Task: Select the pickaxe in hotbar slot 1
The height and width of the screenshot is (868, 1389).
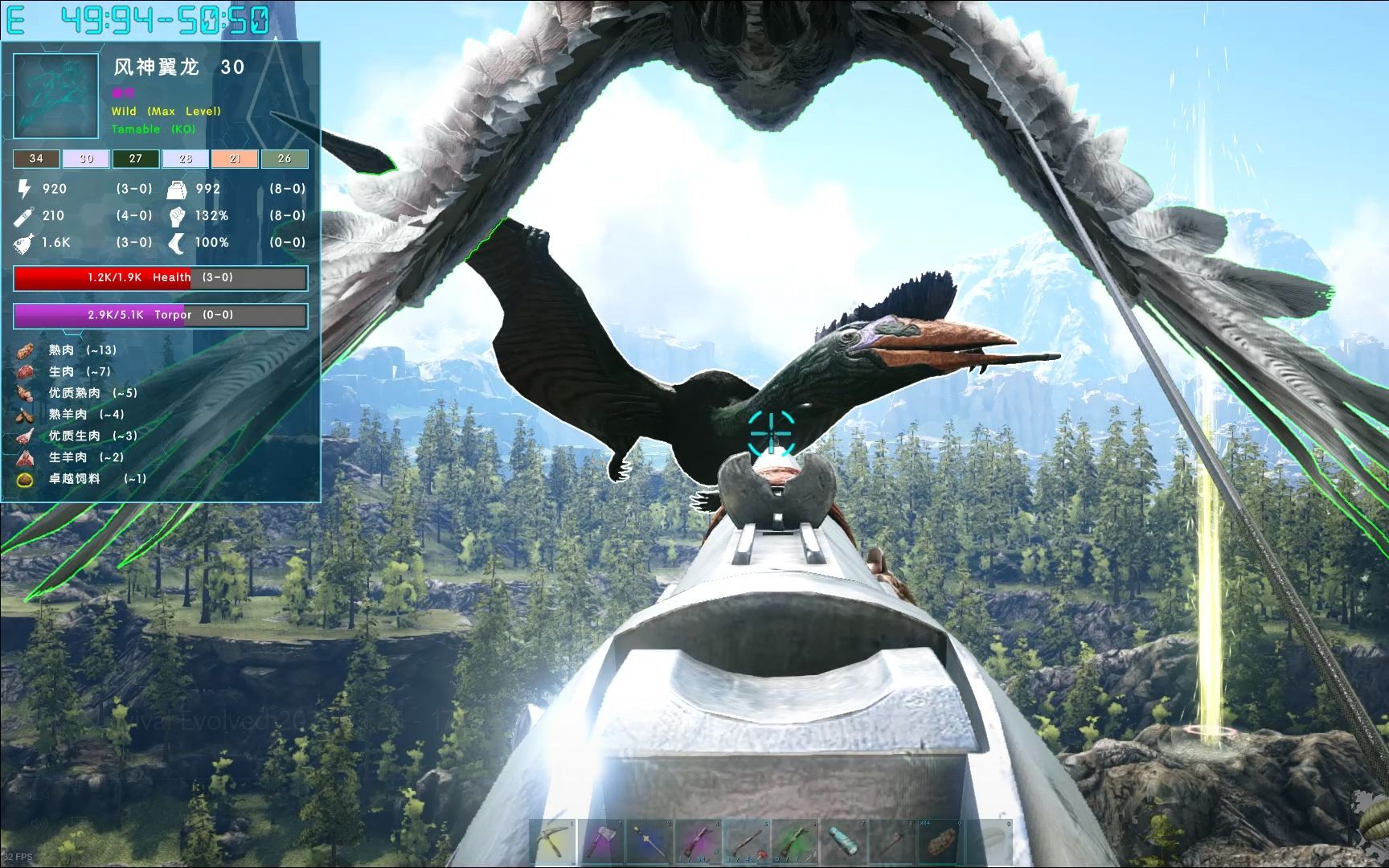Action: (555, 842)
